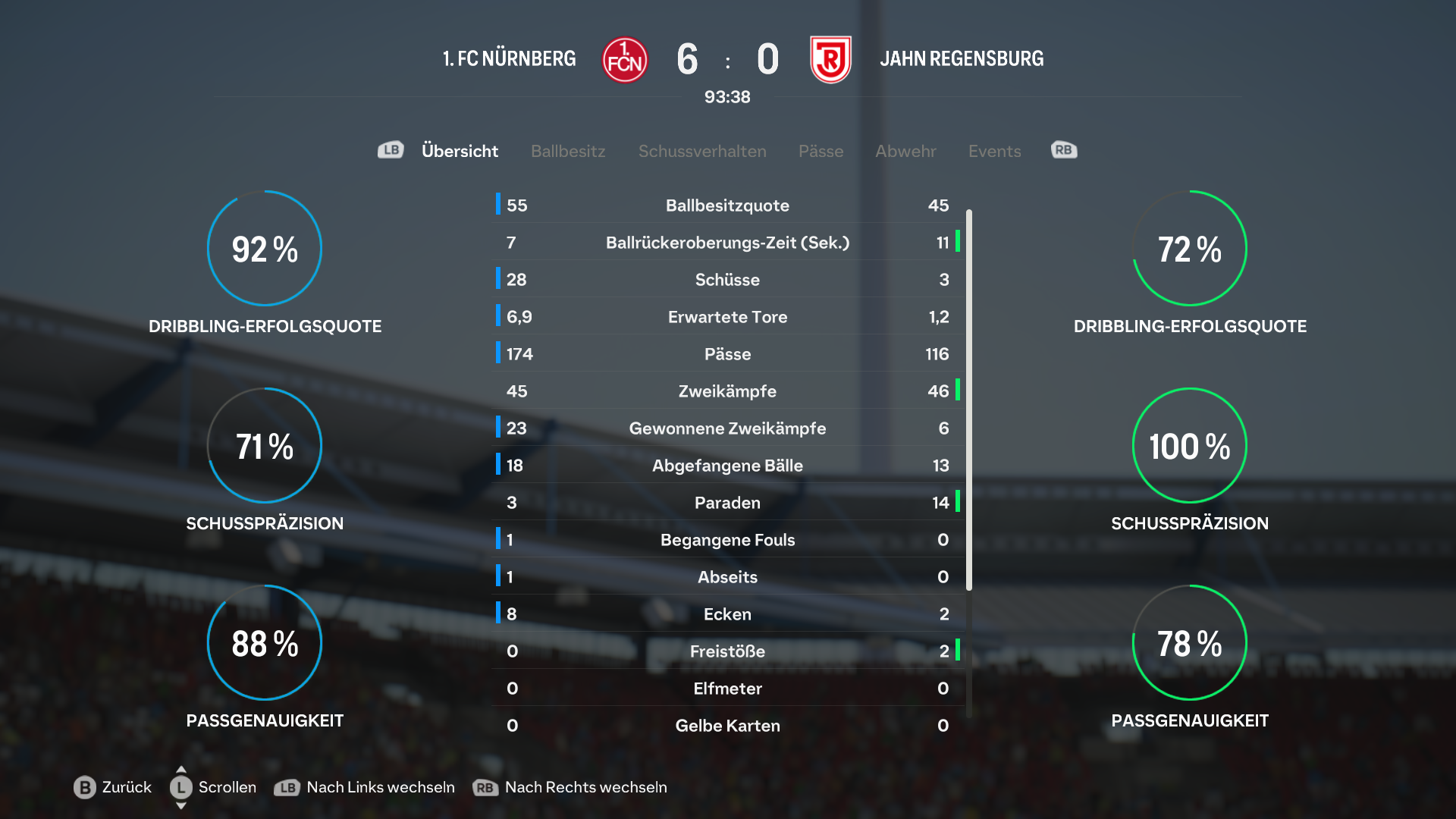Screen dimensions: 1456x819
Task: Select the Gelbe Karten row
Action: (727, 726)
